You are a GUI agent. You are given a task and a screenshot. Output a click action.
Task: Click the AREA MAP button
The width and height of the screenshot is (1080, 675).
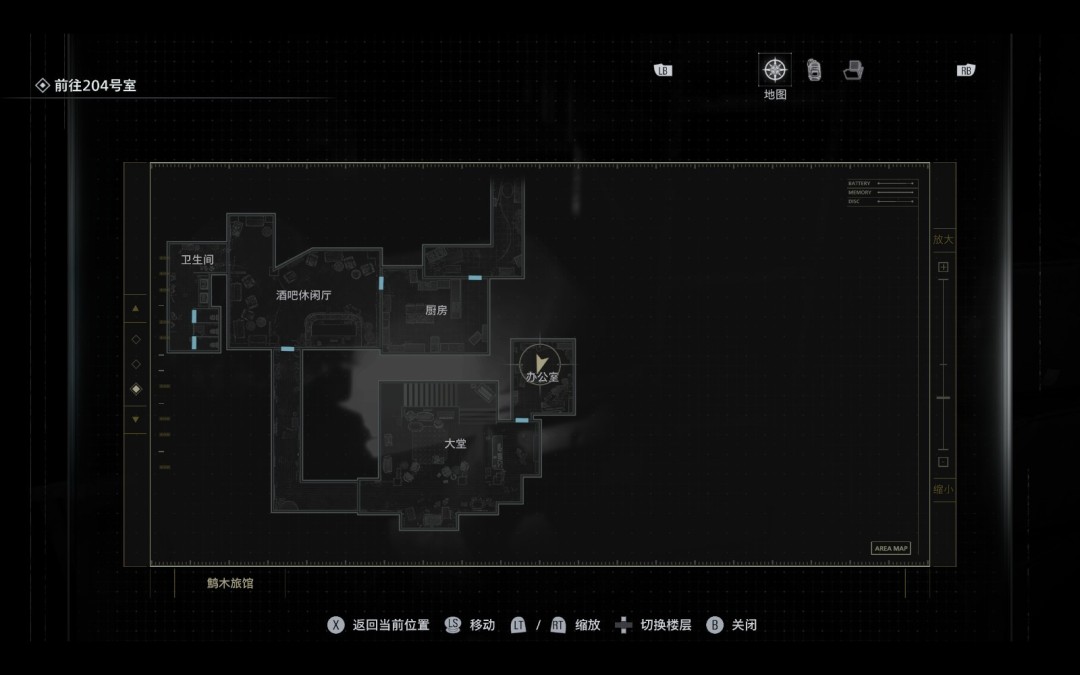point(891,548)
